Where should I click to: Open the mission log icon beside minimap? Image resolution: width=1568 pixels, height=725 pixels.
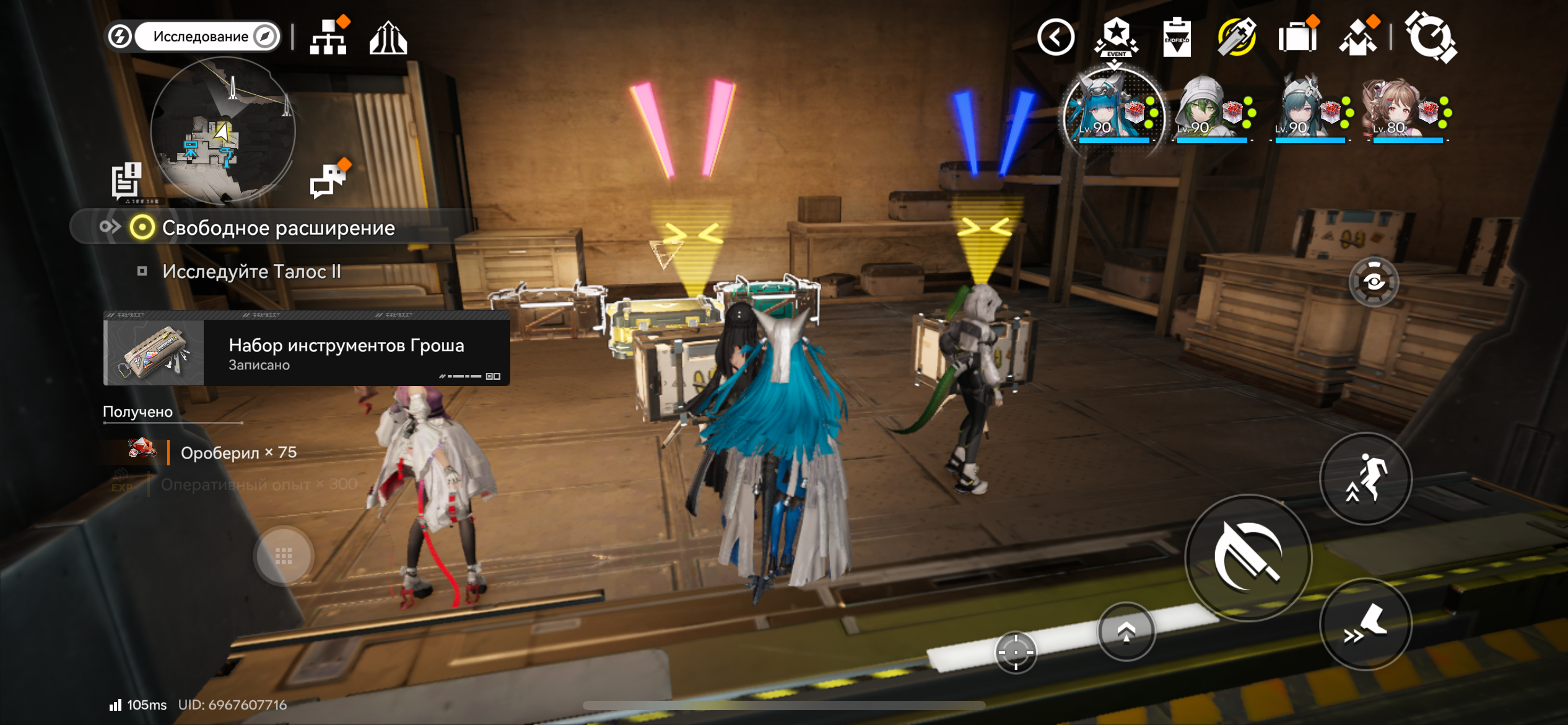127,181
